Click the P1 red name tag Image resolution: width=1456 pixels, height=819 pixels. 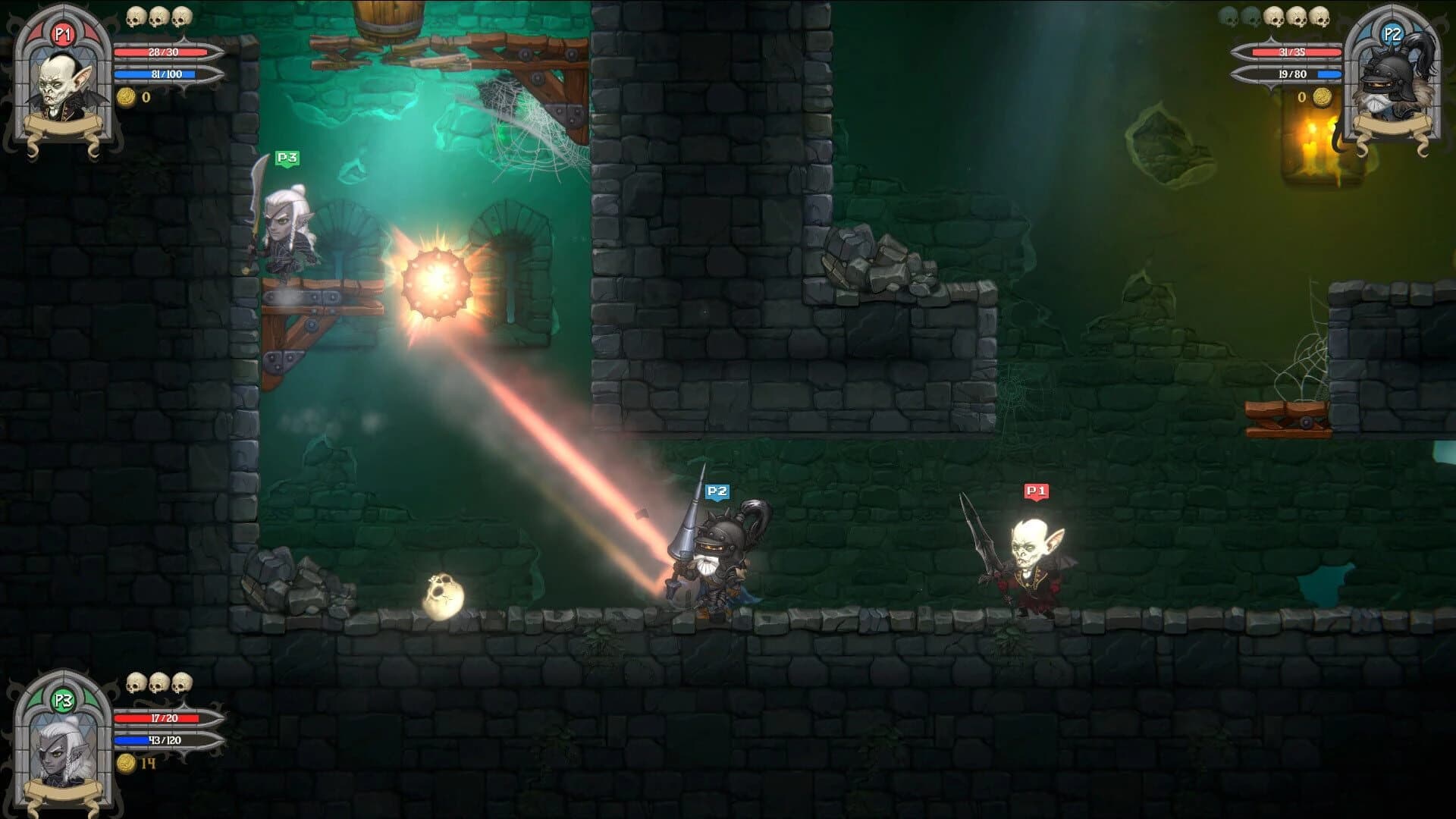pos(1036,491)
